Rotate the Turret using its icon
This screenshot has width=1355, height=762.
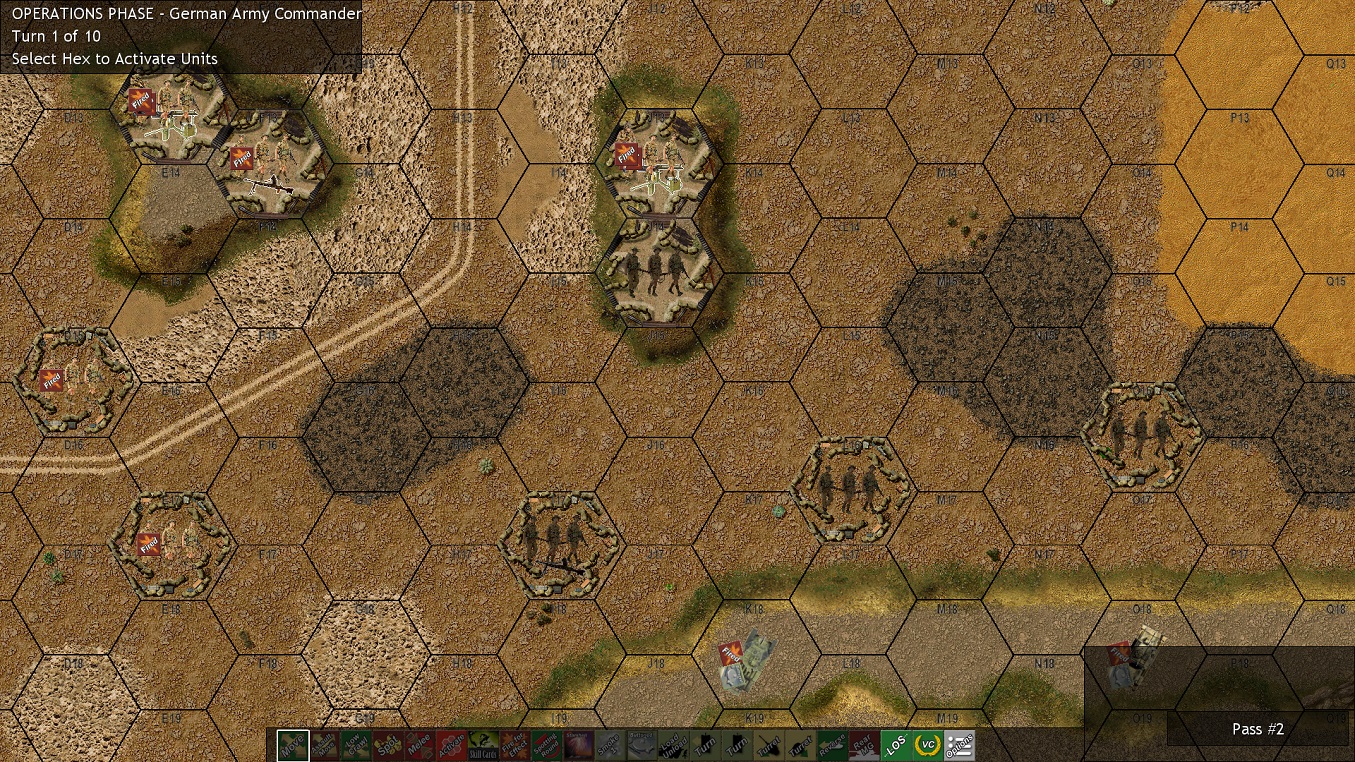click(x=768, y=745)
